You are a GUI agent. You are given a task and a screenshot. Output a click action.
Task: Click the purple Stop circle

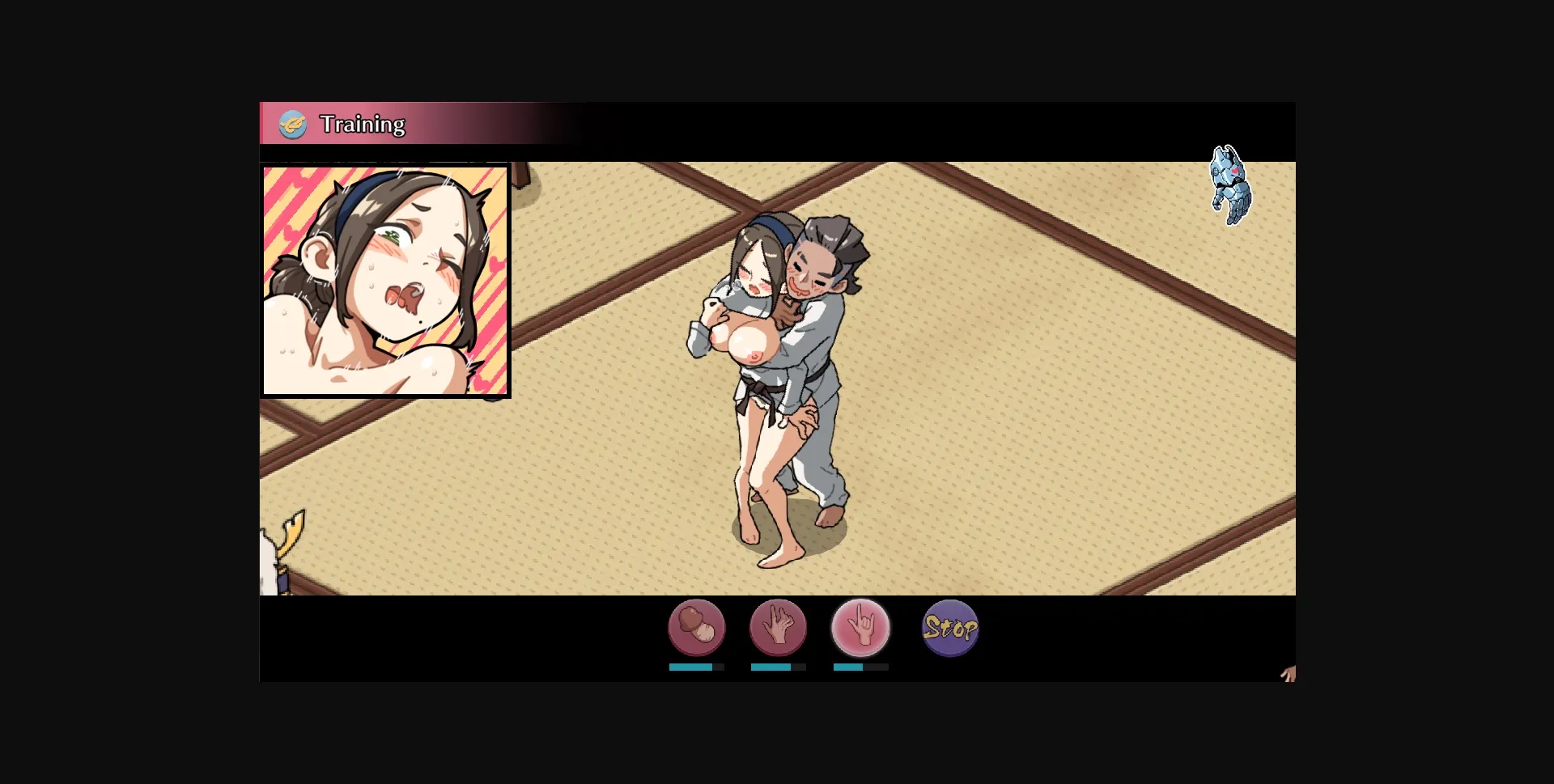(x=951, y=629)
